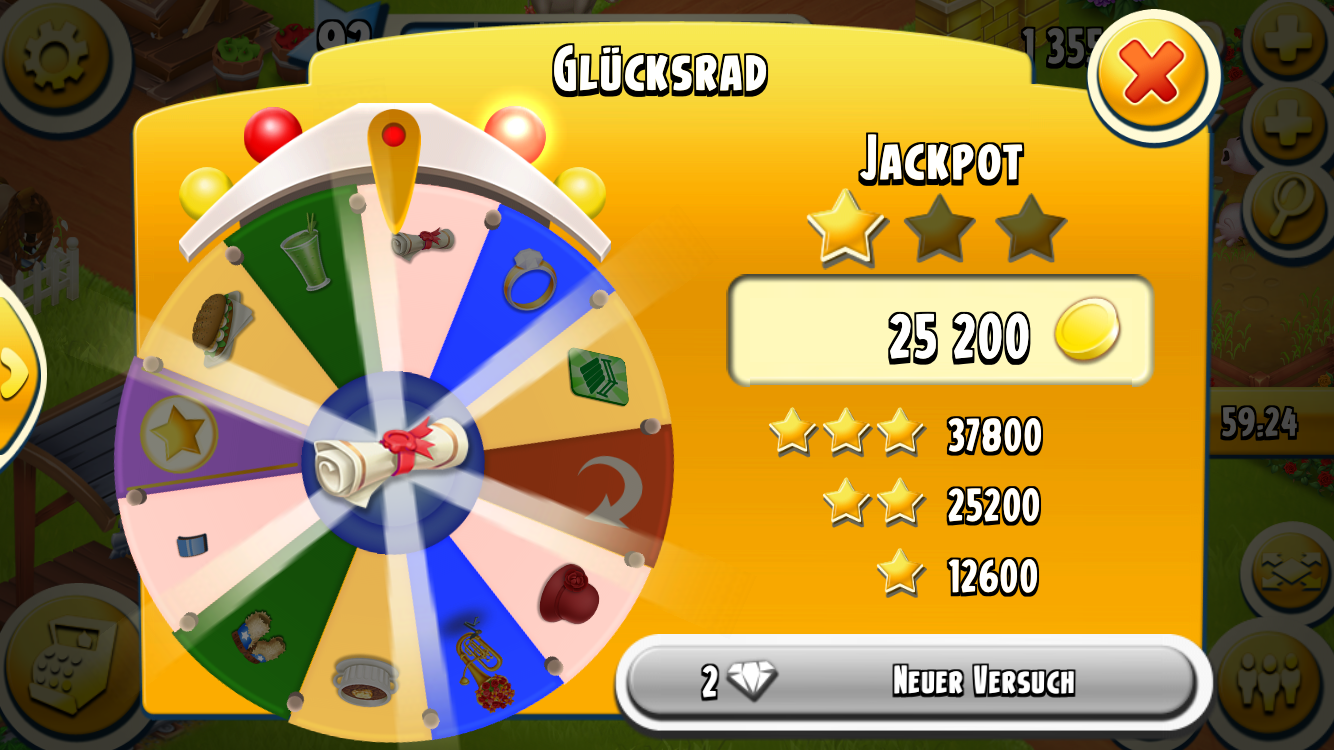Image resolution: width=1334 pixels, height=750 pixels.
Task: Expand the yellow arrow side panel
Action: [x=14, y=373]
